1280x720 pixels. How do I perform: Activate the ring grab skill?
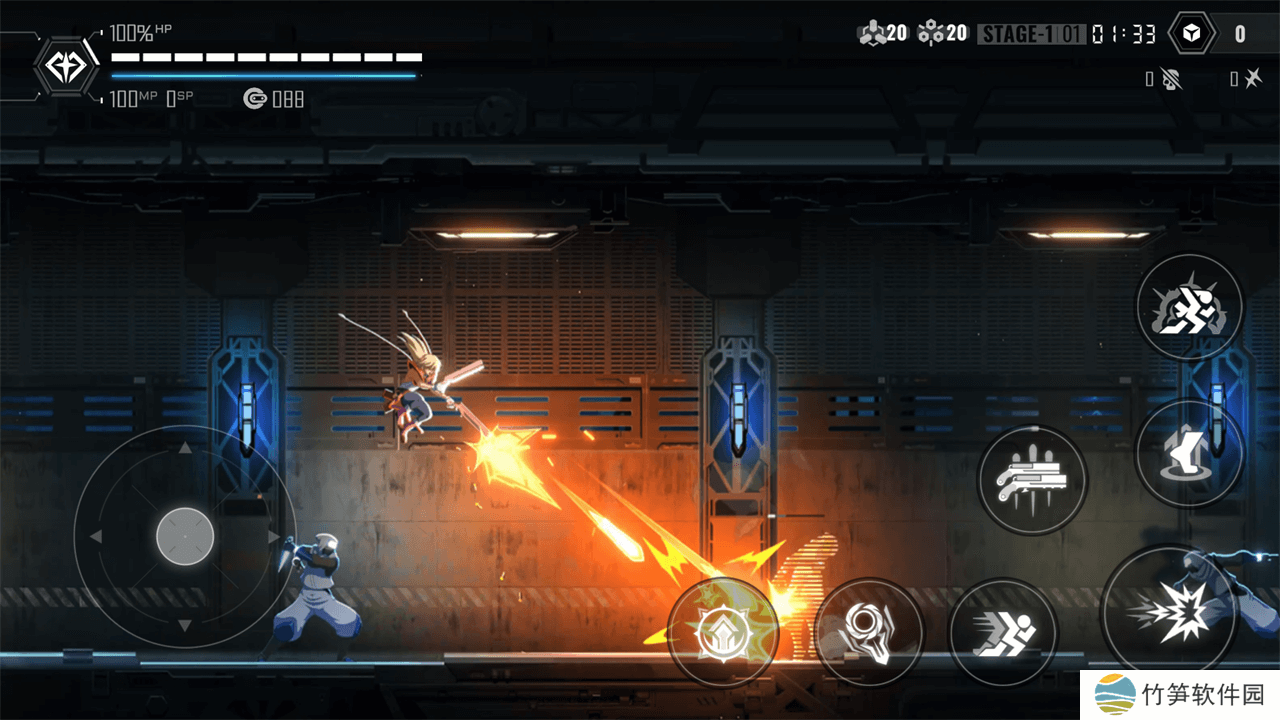click(869, 632)
